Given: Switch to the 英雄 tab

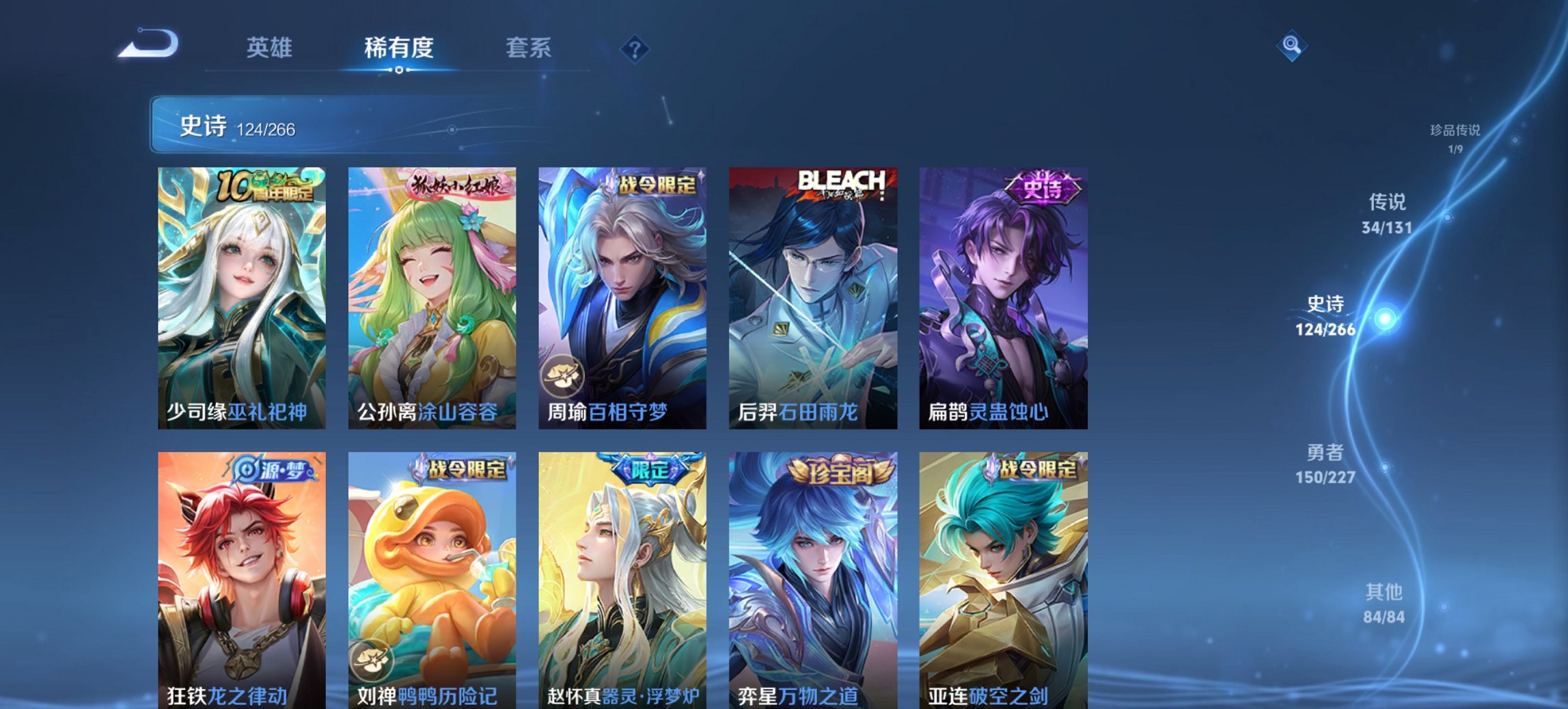Looking at the screenshot, I should point(271,48).
